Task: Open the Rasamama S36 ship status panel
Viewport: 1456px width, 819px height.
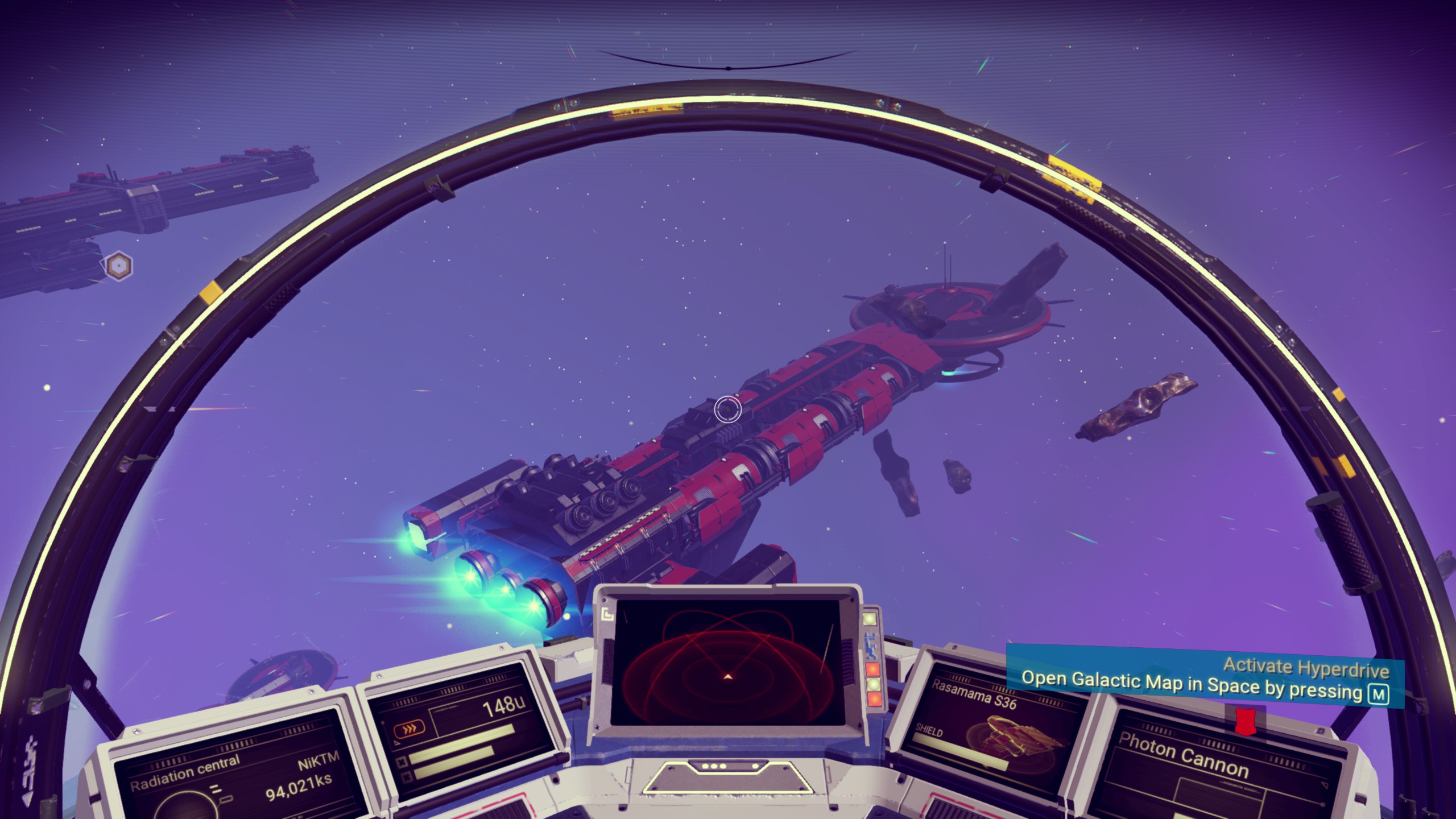Action: [x=990, y=734]
